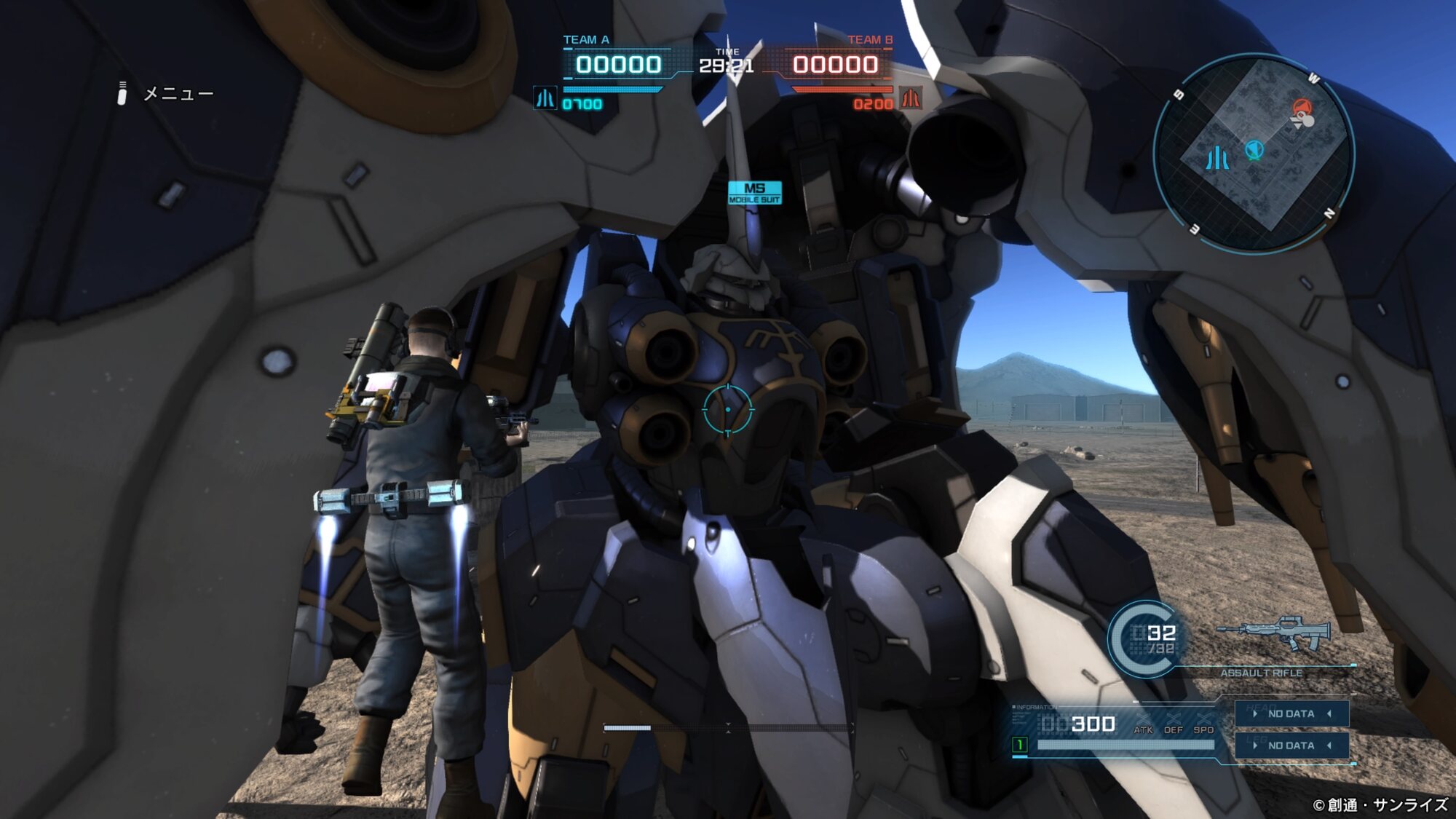Choose the lower NO DATA weapon slot
Screen dimensions: 1456x819
(1291, 745)
